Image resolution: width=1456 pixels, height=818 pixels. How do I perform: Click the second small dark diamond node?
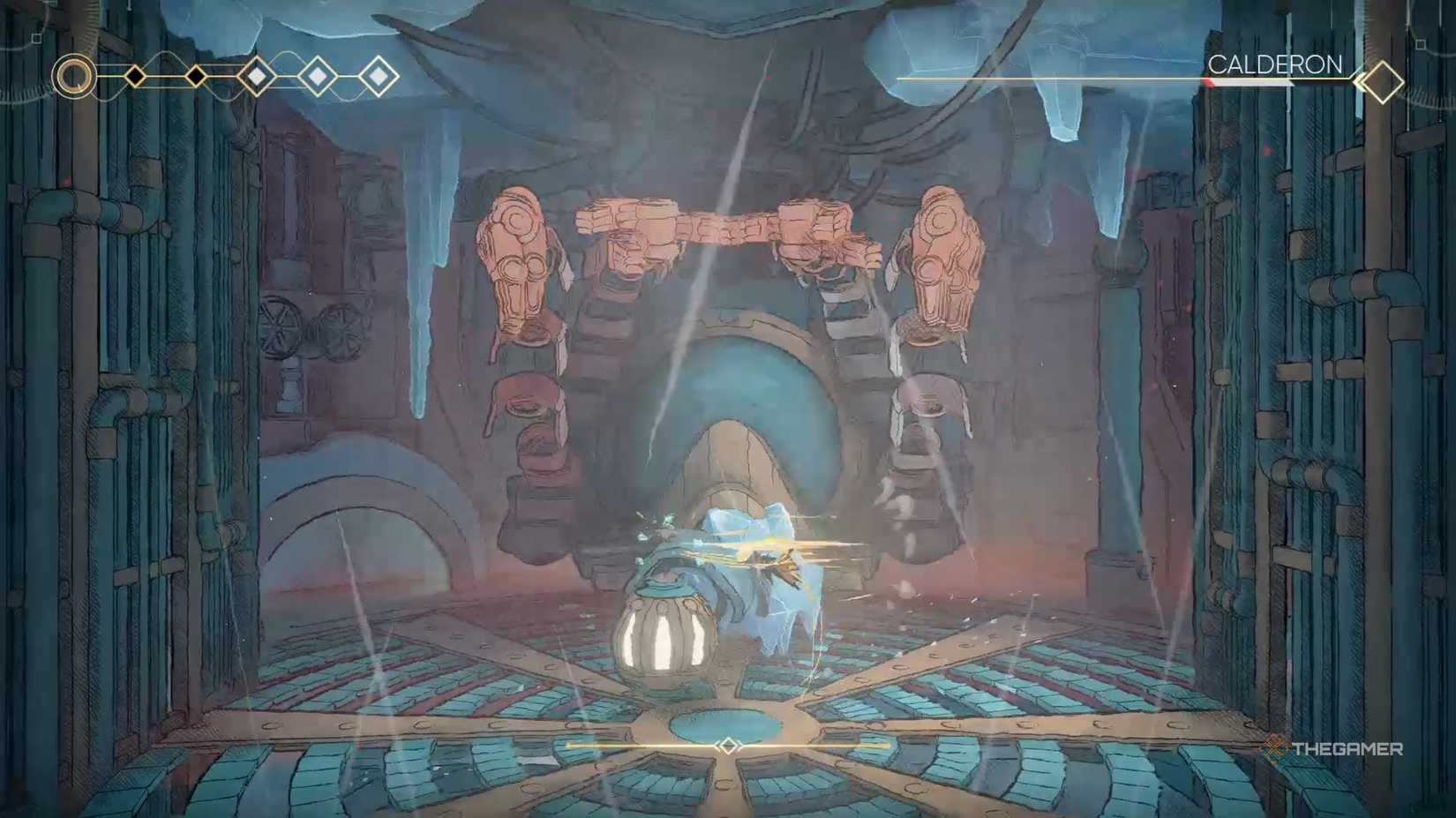[x=195, y=75]
